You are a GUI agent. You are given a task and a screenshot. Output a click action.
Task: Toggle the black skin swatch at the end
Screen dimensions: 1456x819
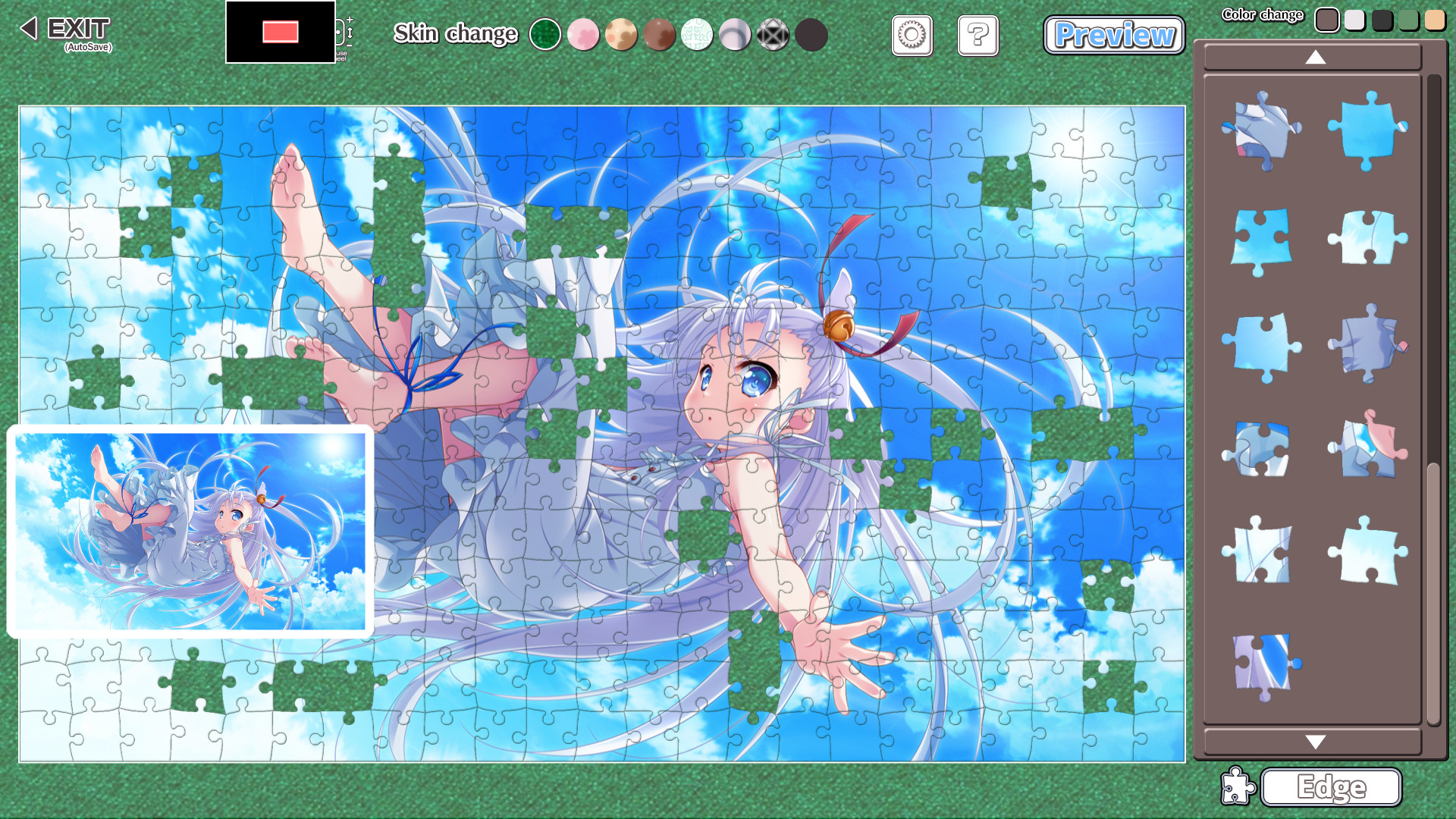811,34
